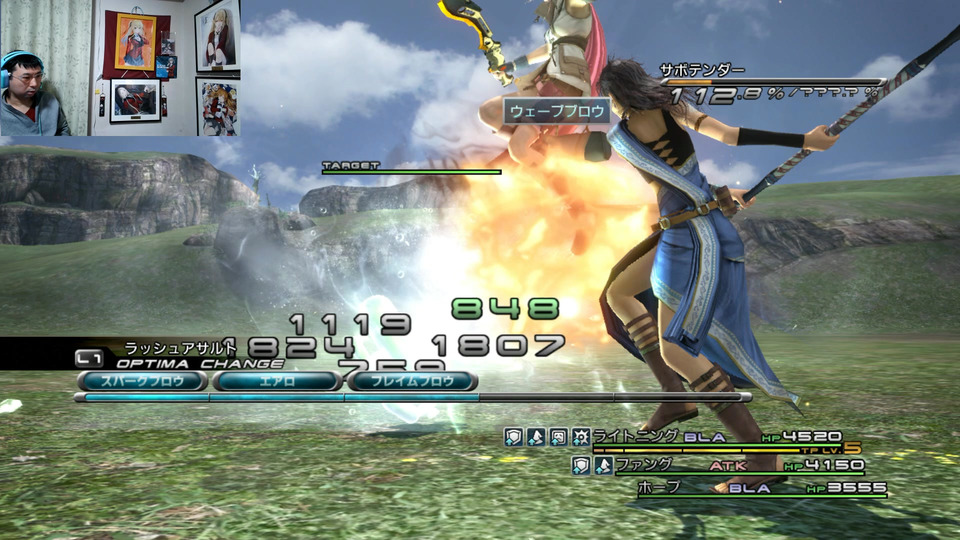Image resolution: width=960 pixels, height=540 pixels.
Task: Select the queued フレイムブロウ command
Action: (x=413, y=381)
